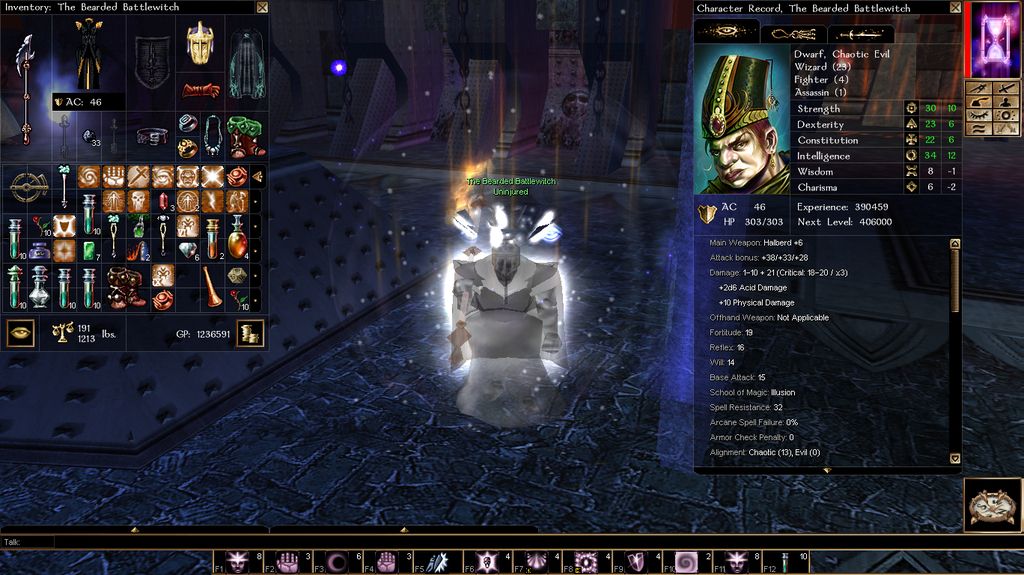Select the hourglass spell effect icon
The width and height of the screenshot is (1024, 575).
[x=993, y=40]
